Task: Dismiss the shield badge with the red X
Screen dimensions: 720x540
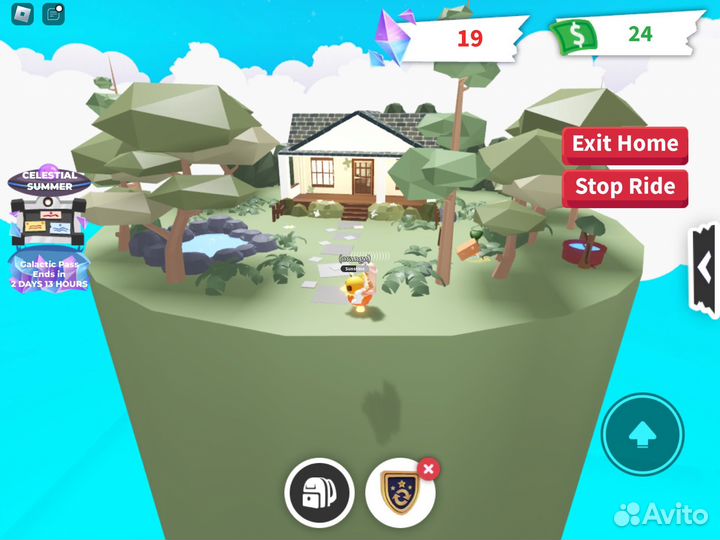Action: [428, 468]
